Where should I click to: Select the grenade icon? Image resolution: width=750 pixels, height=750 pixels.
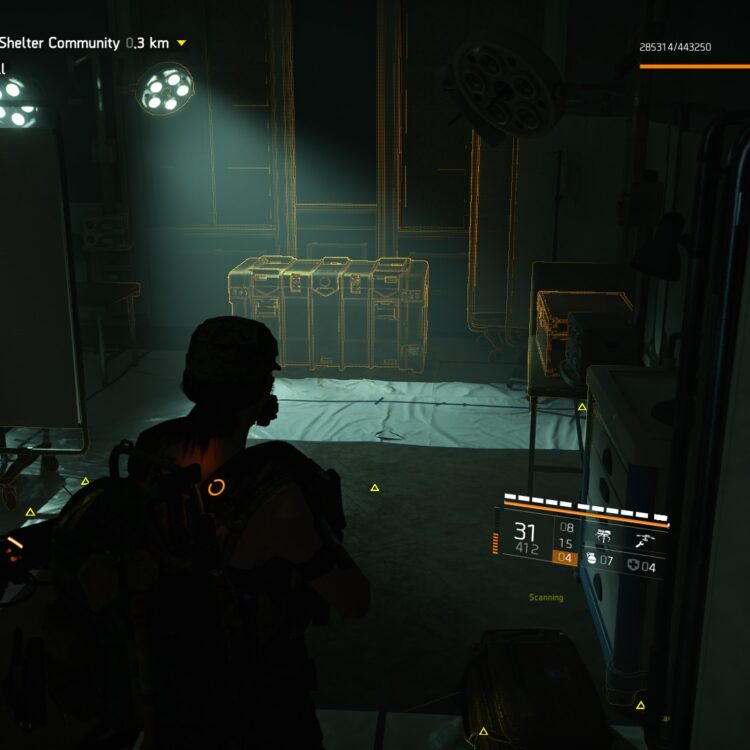[592, 560]
